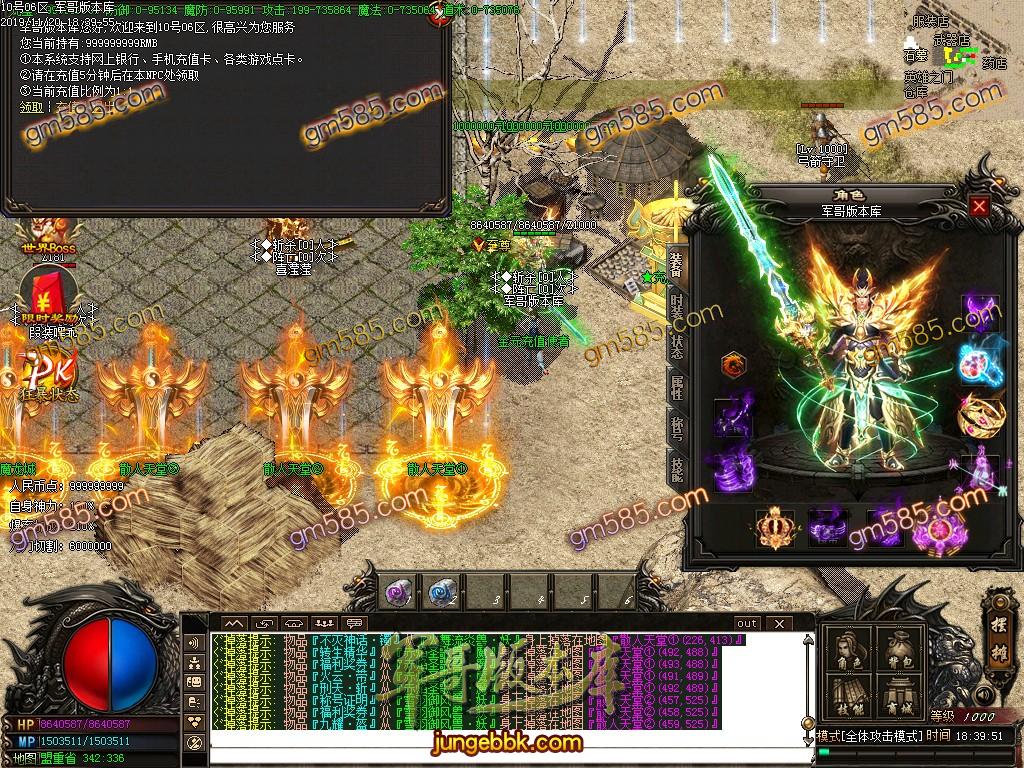Use the blue swirl hotbar item
Screen dimensions: 1024x768
click(441, 591)
